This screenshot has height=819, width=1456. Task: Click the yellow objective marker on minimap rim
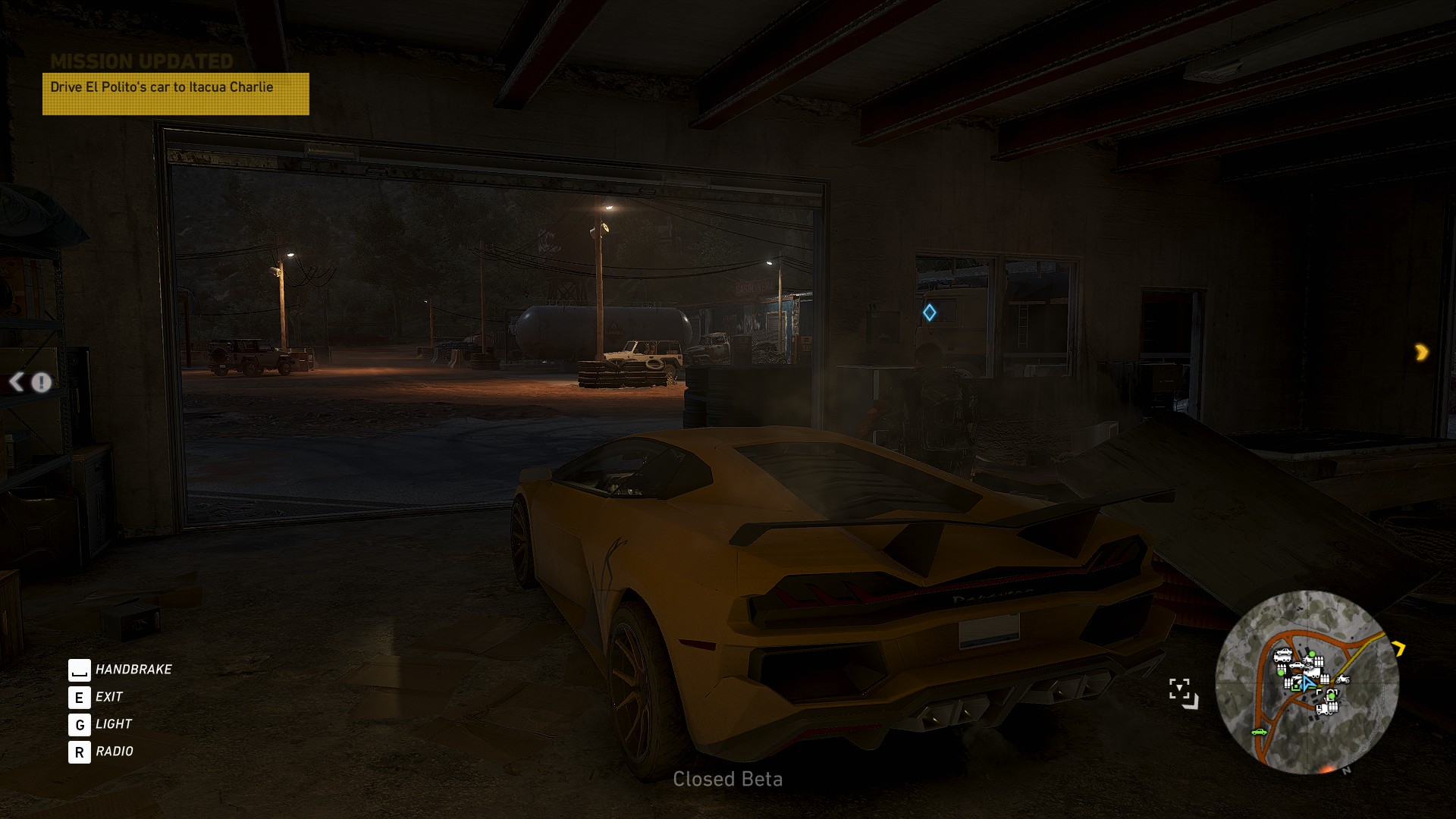[1398, 648]
